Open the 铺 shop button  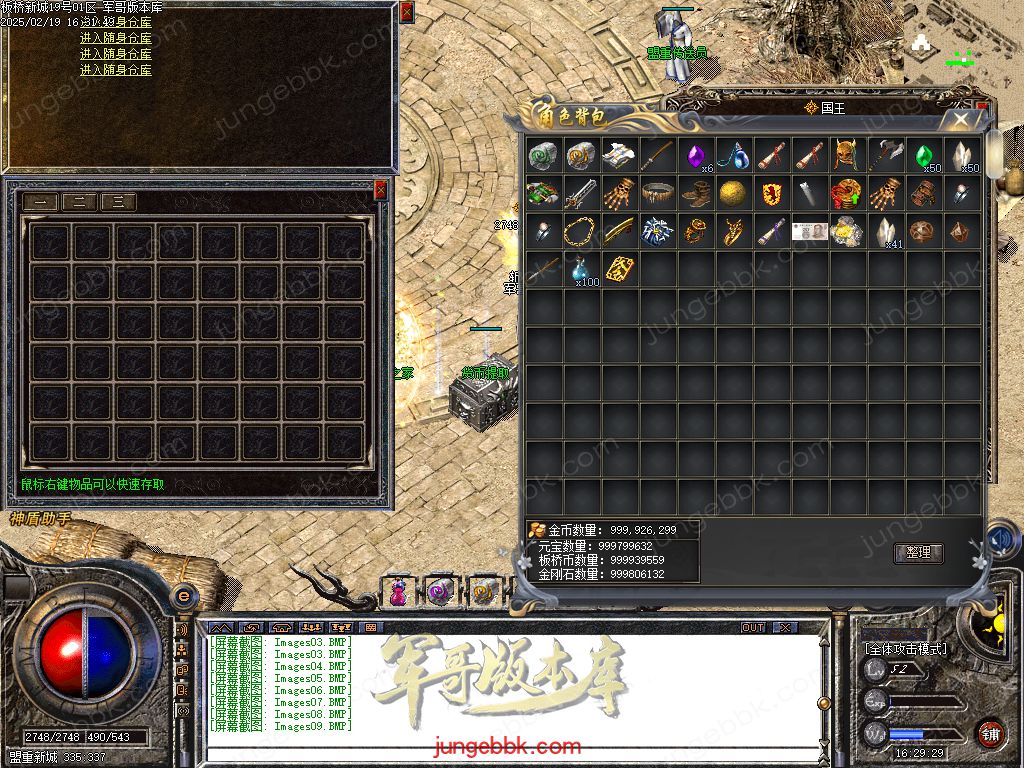pyautogui.click(x=990, y=733)
